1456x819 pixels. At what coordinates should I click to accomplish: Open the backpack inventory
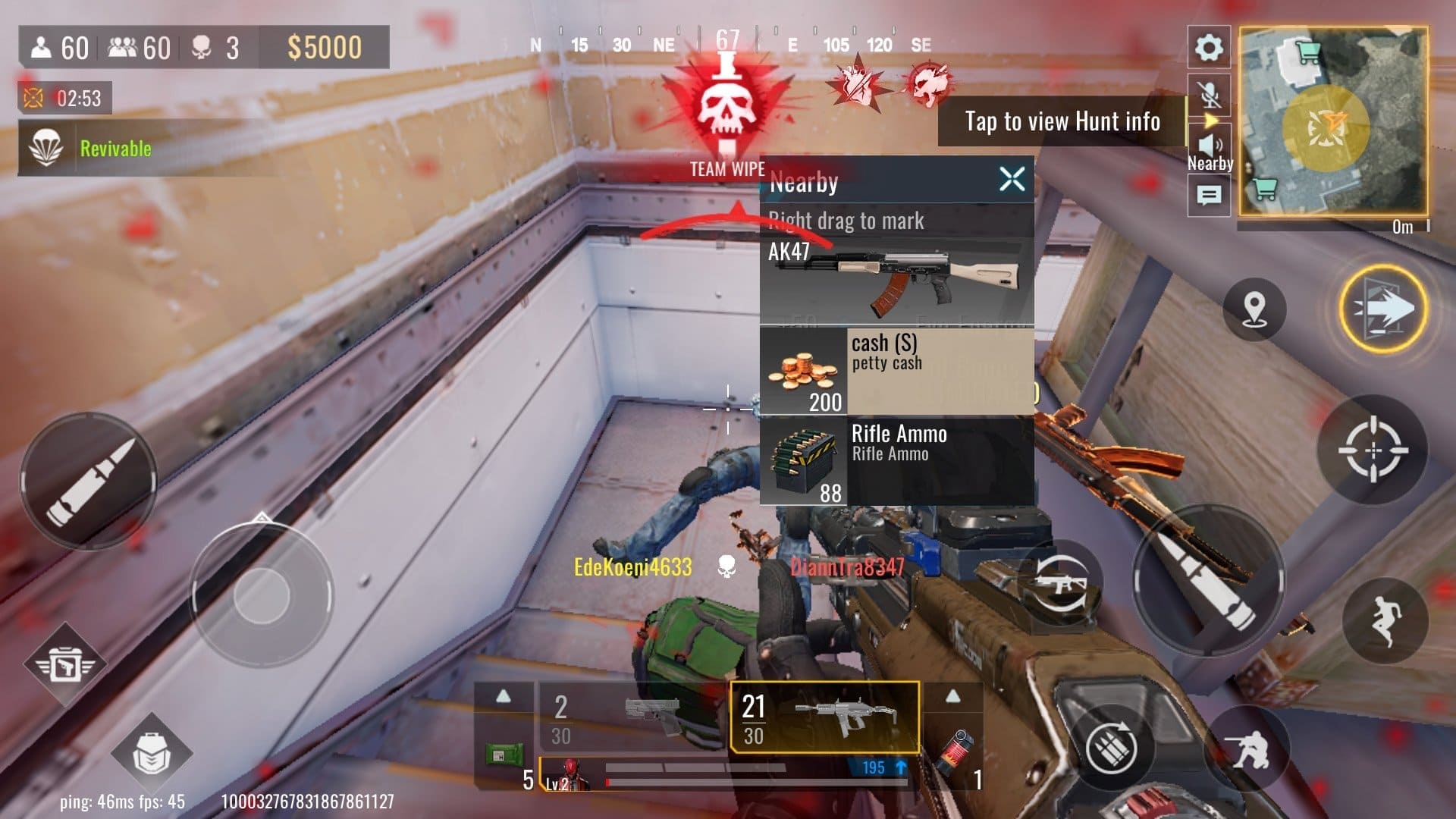click(x=151, y=753)
